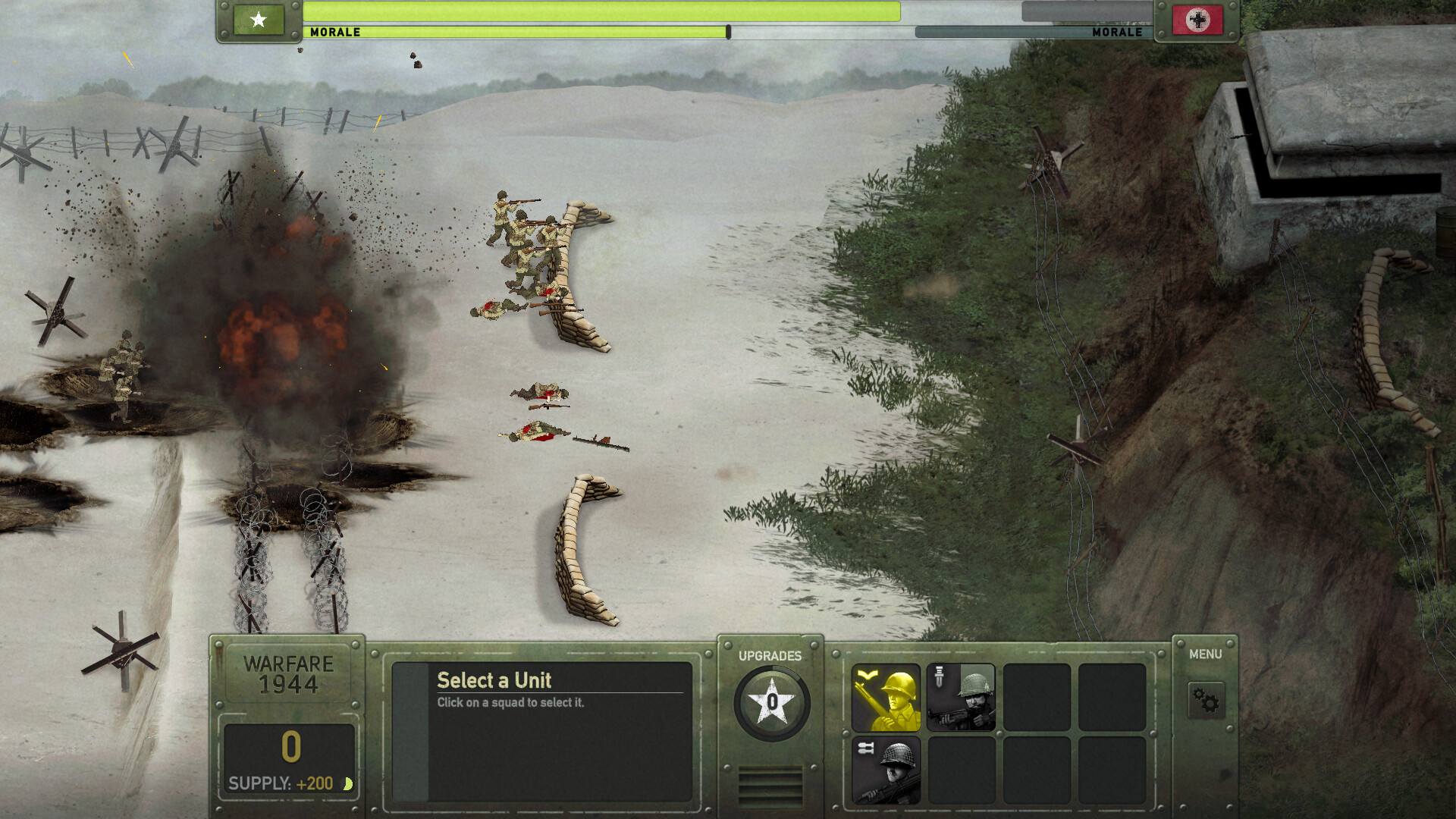Screen dimensions: 1456x819
Task: Click the Select a Unit panel header
Action: (493, 681)
